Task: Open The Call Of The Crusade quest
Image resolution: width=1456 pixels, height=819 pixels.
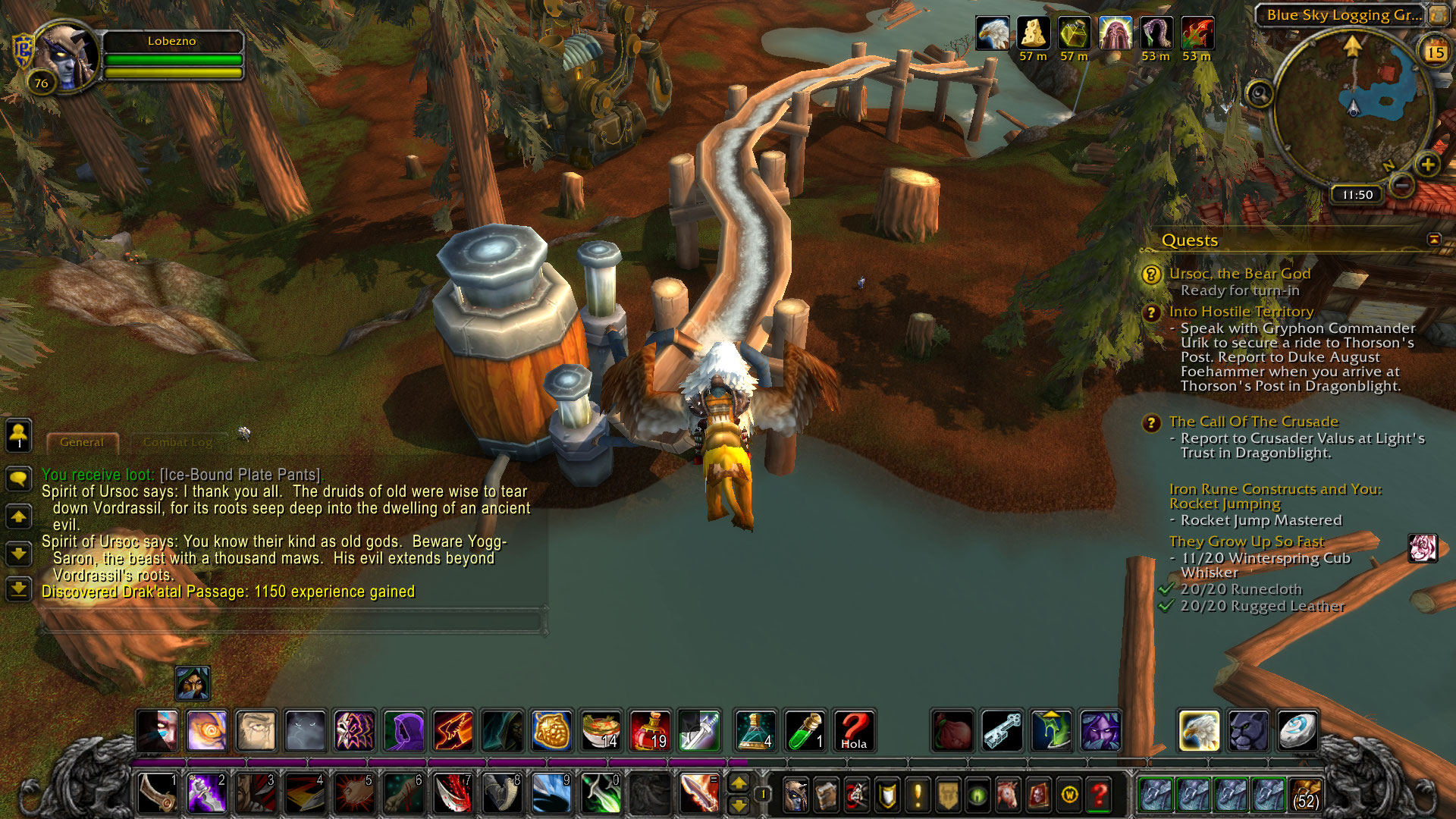Action: click(1253, 422)
